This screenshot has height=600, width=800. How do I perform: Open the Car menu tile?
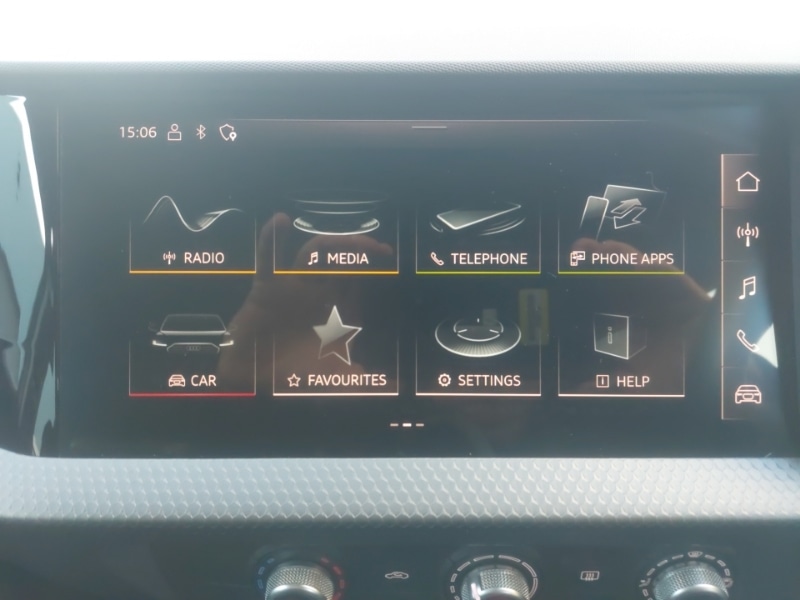click(192, 357)
